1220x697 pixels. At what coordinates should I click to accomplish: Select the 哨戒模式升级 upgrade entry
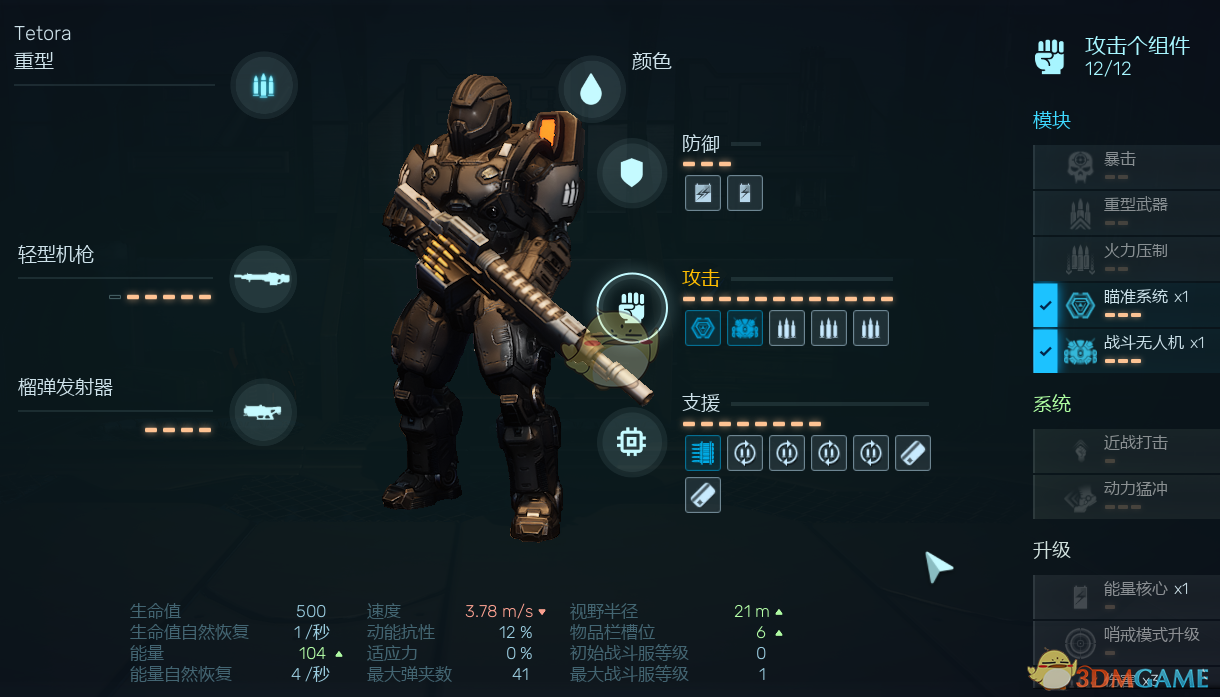tap(1125, 641)
